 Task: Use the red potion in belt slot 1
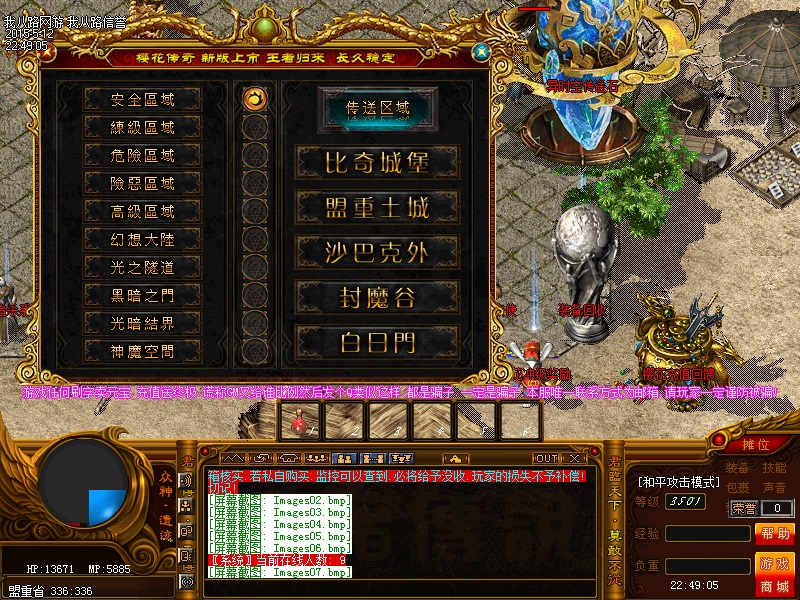(x=299, y=424)
